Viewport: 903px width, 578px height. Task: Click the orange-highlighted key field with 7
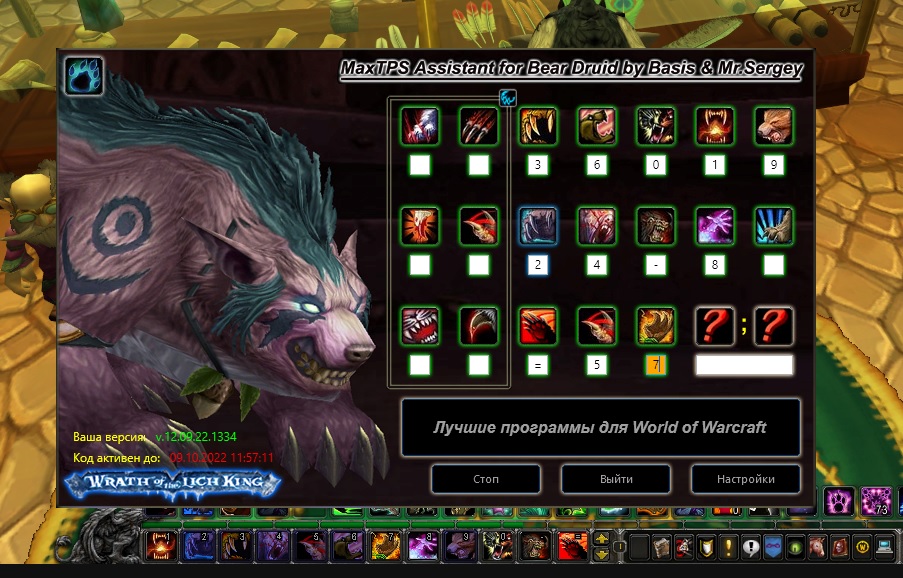[656, 365]
